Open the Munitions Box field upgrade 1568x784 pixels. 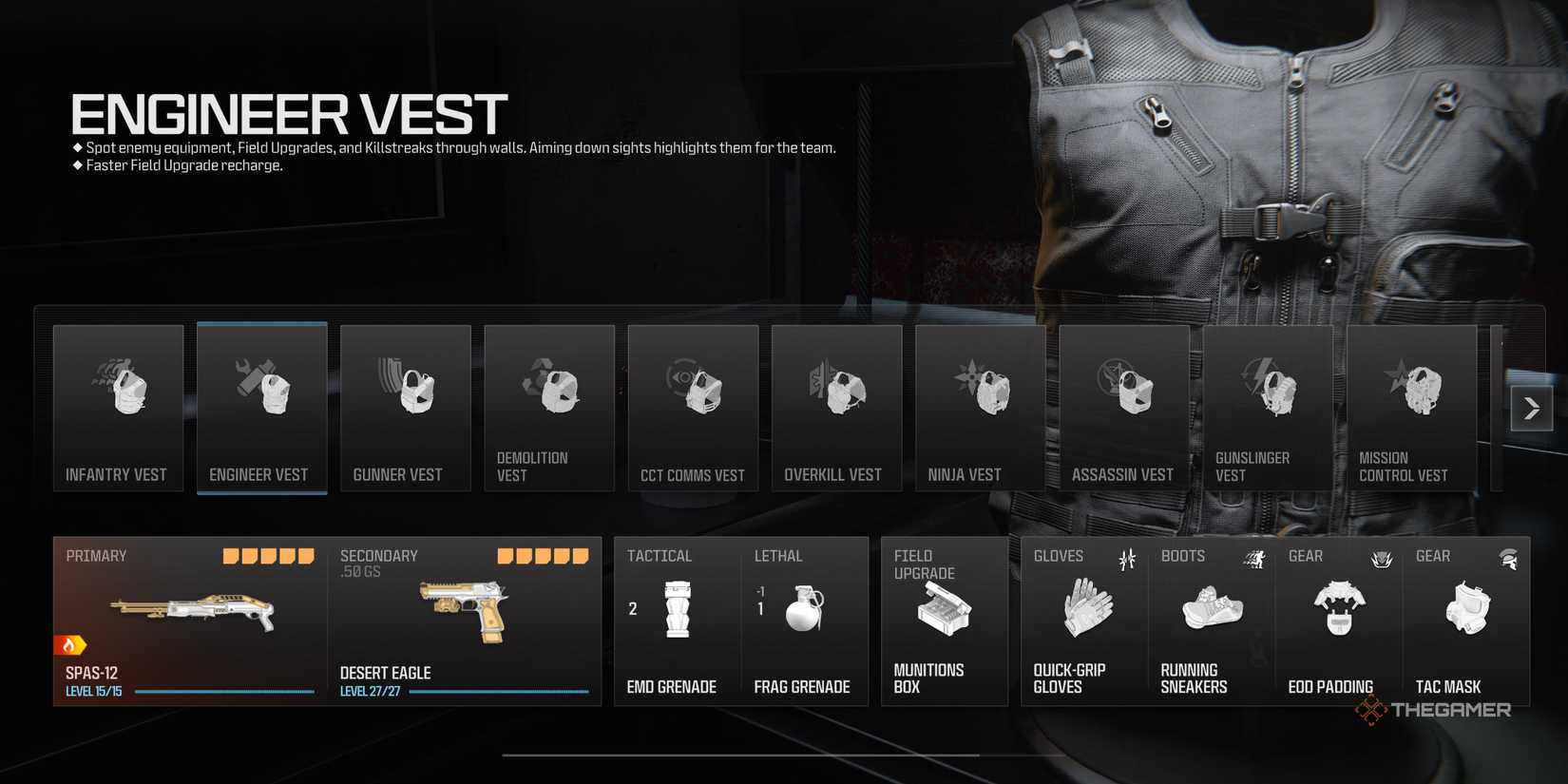(x=944, y=618)
